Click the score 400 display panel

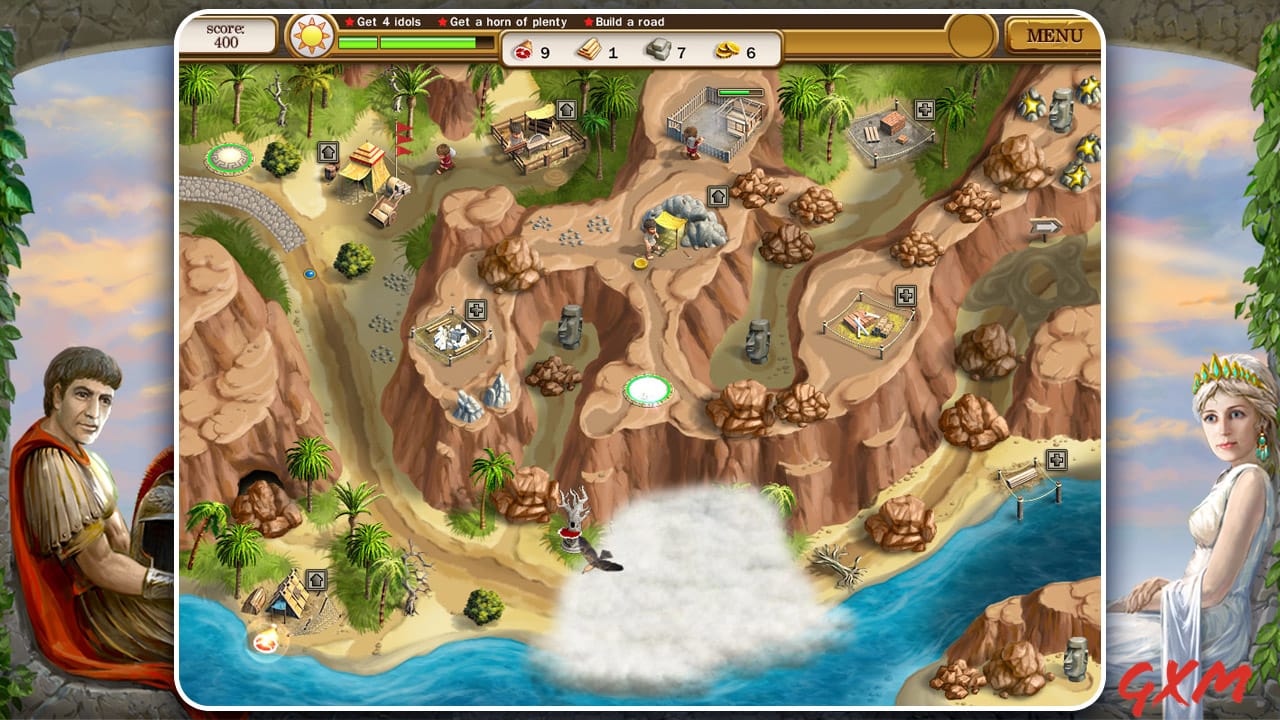[232, 35]
